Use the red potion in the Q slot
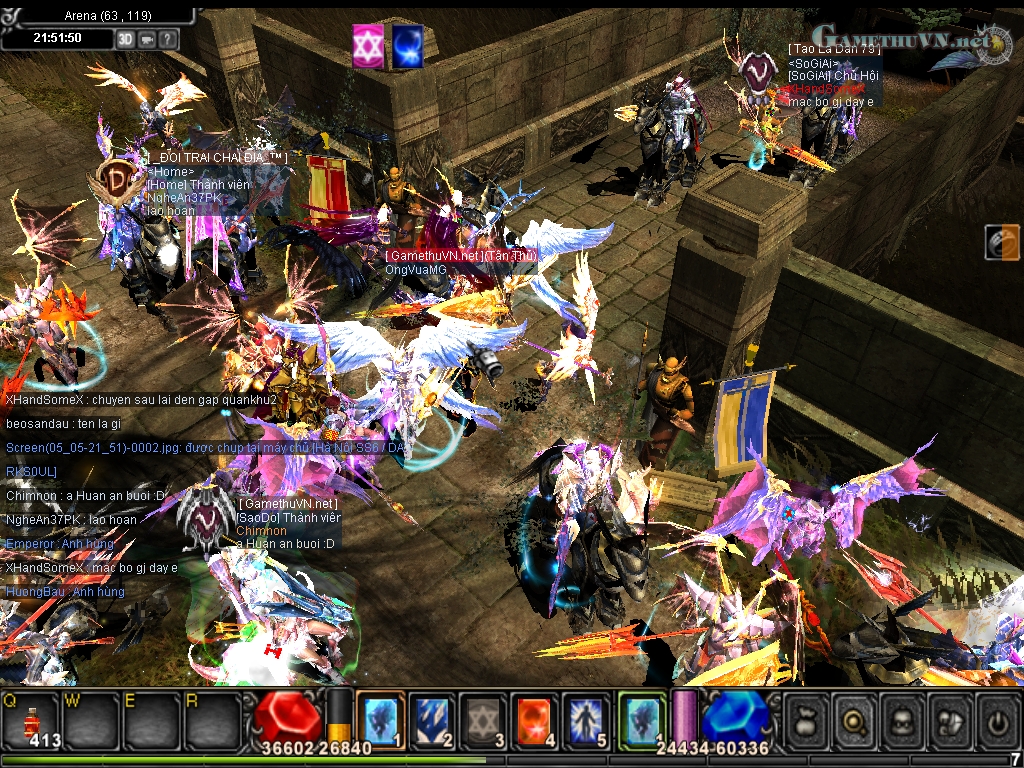 click(31, 718)
